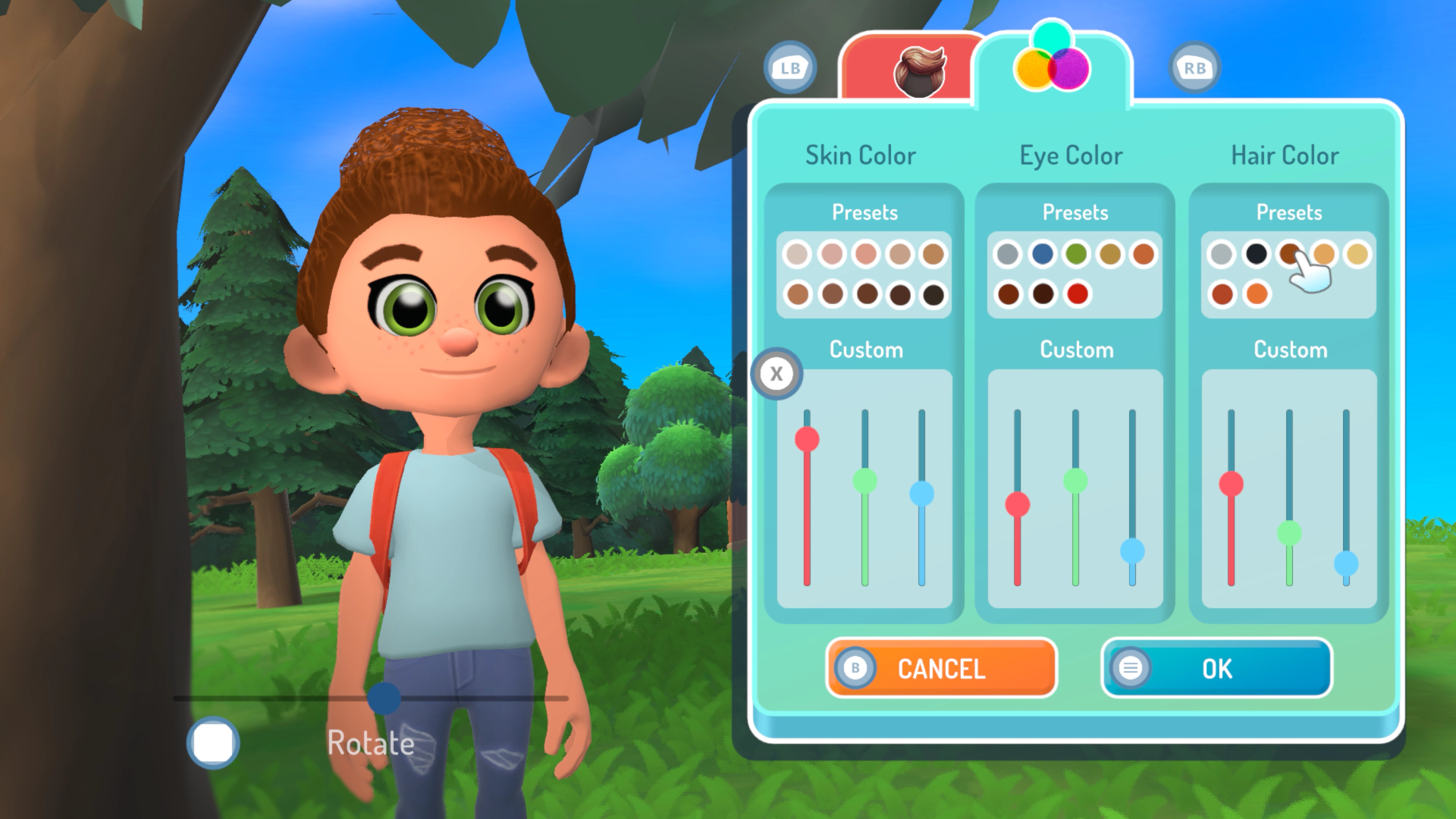This screenshot has height=819, width=1456.
Task: Pick the darkest skin color preset
Action: [934, 294]
